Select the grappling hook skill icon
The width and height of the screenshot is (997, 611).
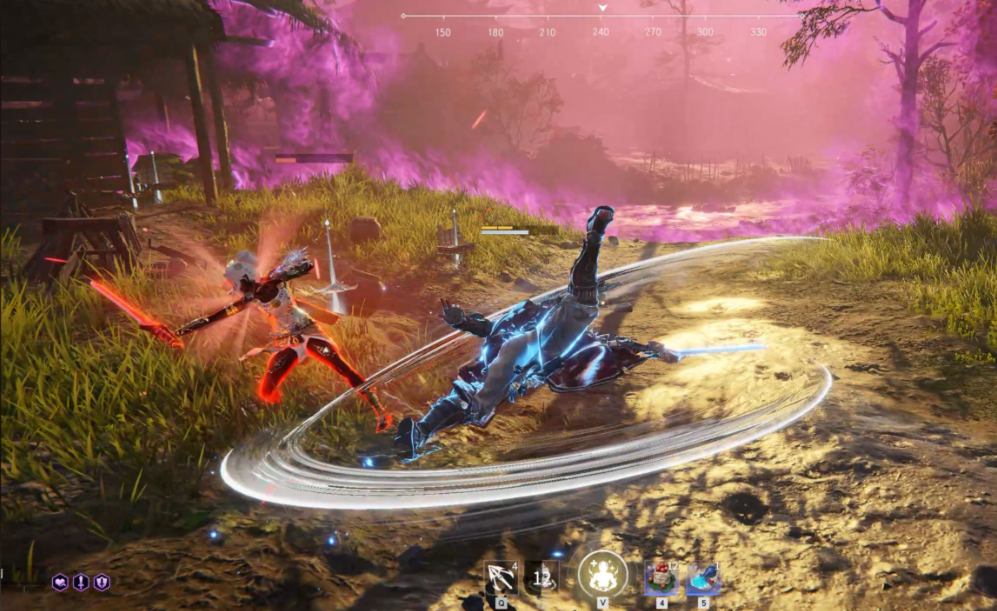pos(500,577)
